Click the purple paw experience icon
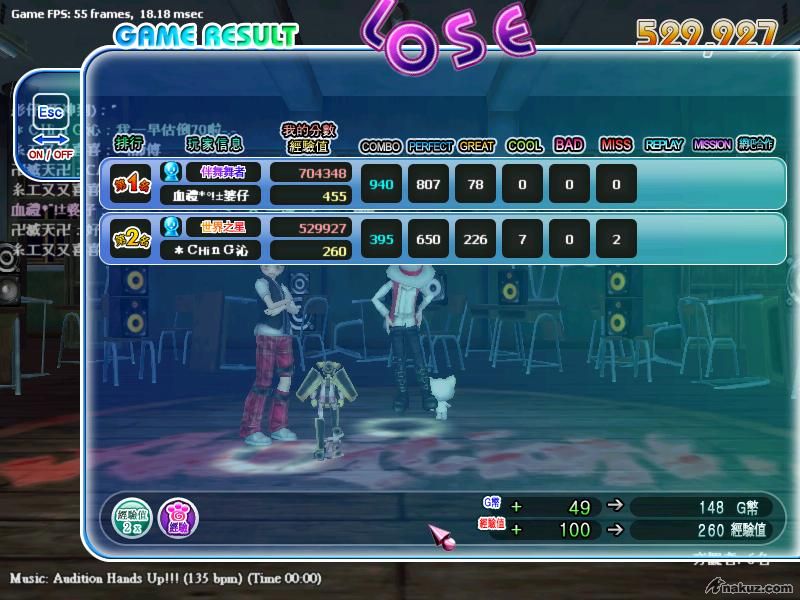800x600 pixels. pyautogui.click(x=178, y=518)
